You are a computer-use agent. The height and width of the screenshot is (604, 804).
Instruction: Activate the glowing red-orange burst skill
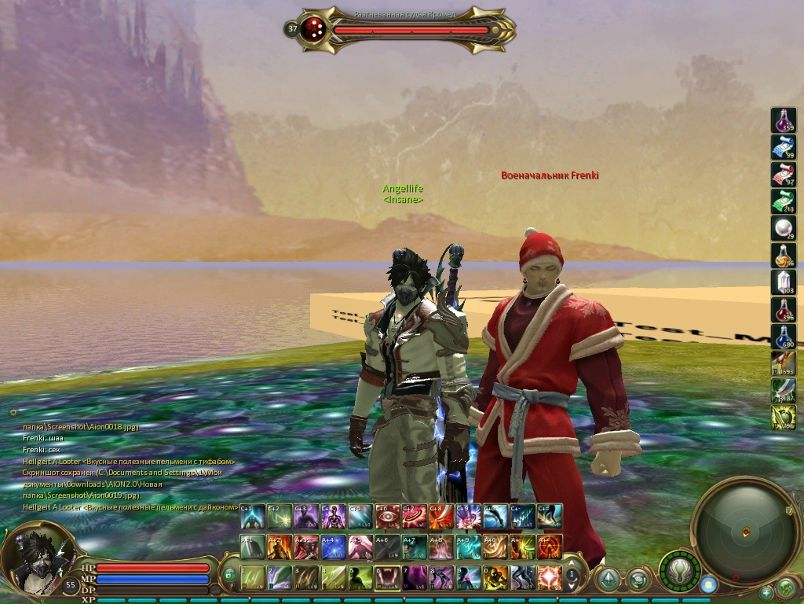[550, 578]
